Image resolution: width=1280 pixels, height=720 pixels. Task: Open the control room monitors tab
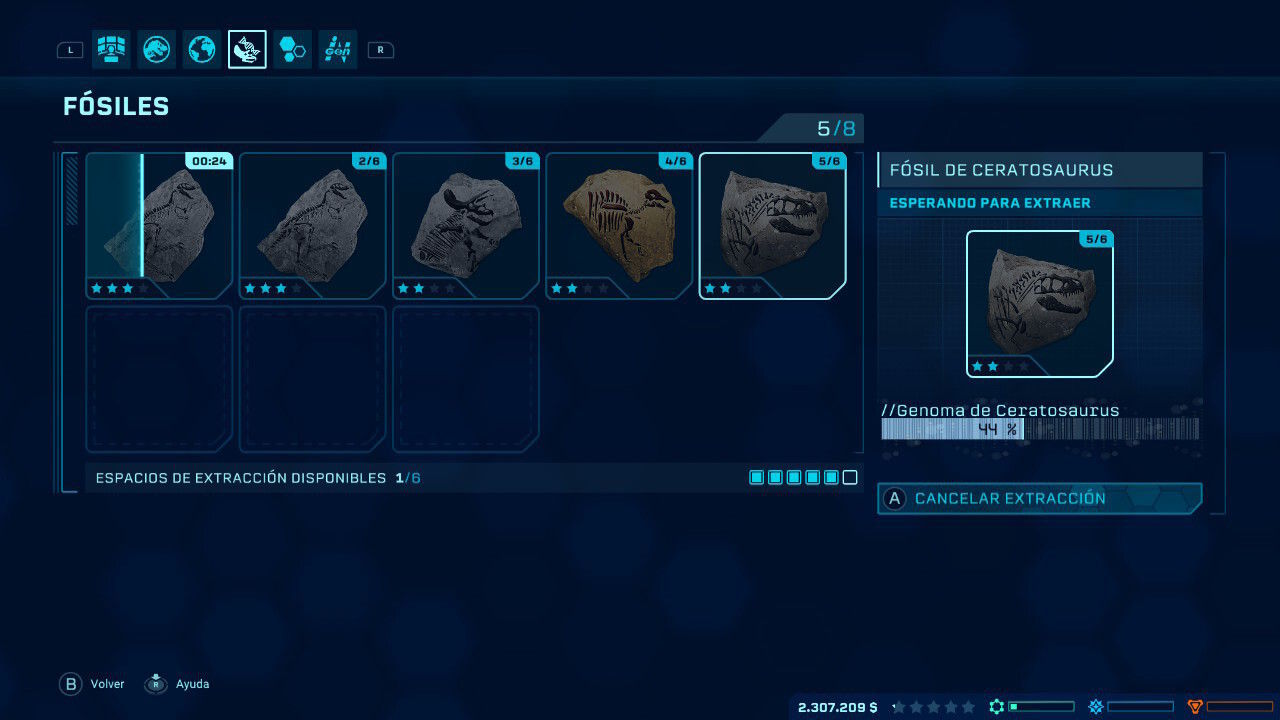click(x=111, y=49)
